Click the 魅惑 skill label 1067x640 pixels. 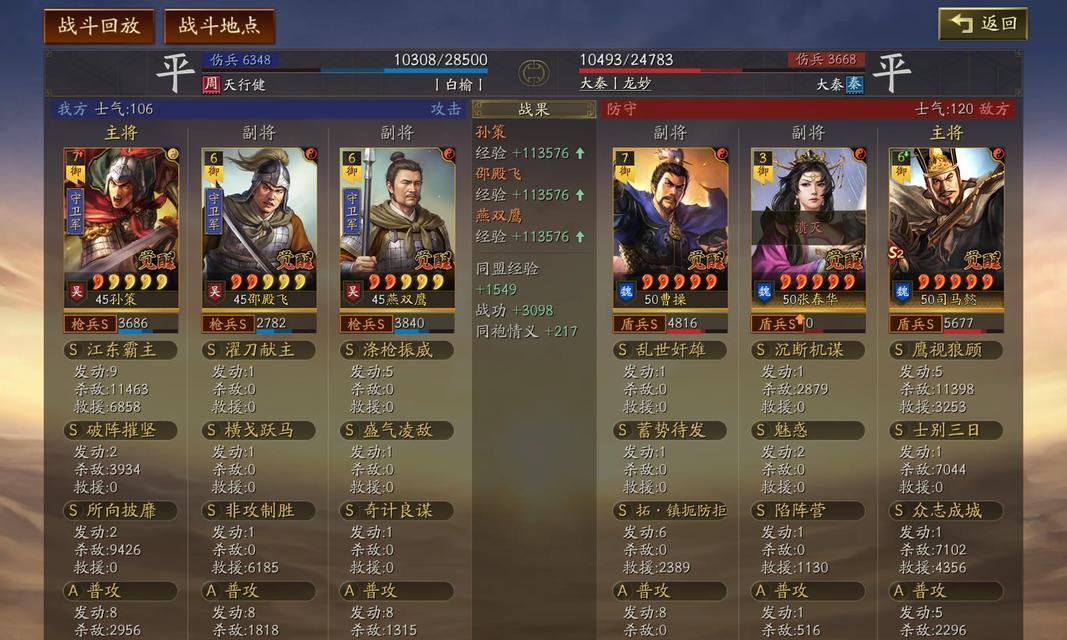[808, 430]
